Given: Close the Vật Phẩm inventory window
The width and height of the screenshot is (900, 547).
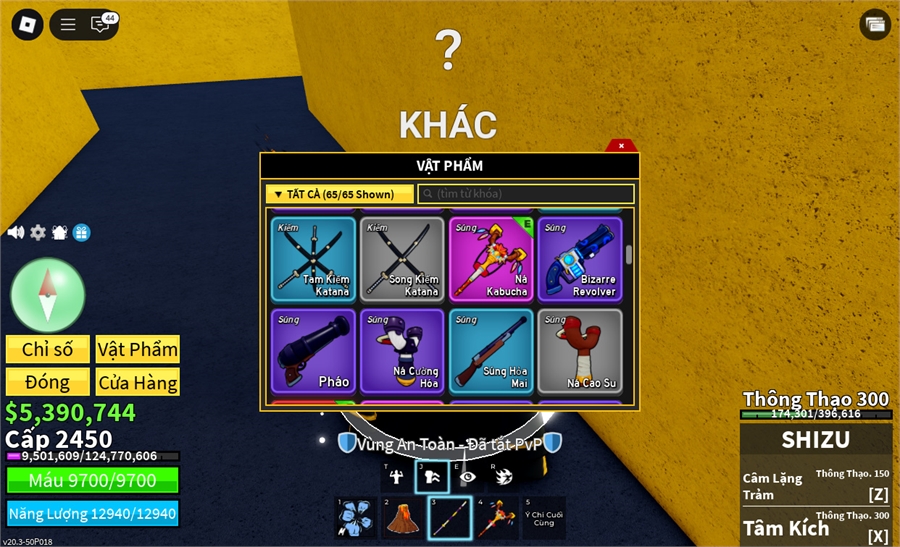Looking at the screenshot, I should 621,145.
